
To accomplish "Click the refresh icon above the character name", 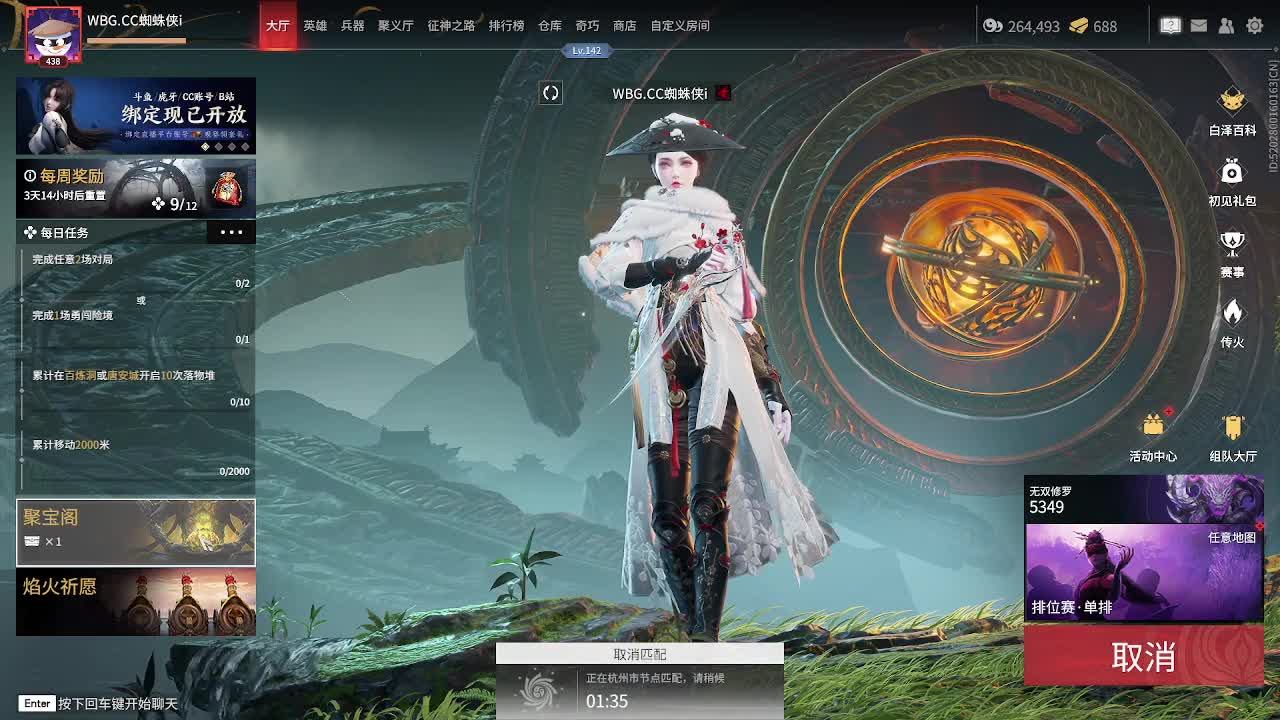I will [x=550, y=92].
